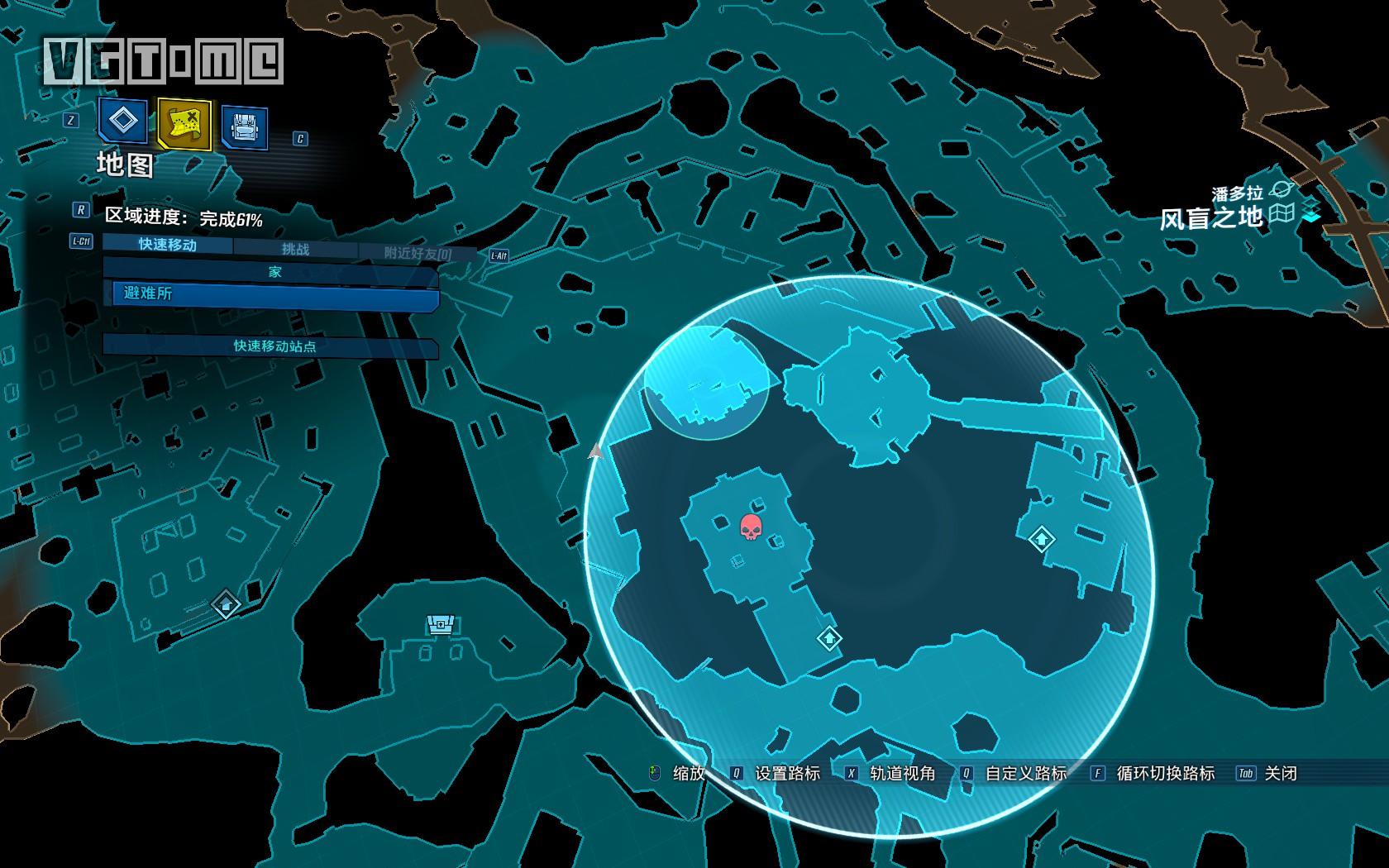Toggle the map layers icon
The image size is (1389, 868).
tap(1311, 209)
